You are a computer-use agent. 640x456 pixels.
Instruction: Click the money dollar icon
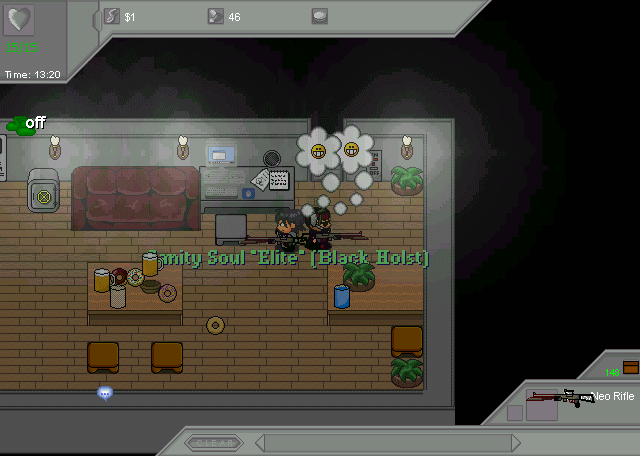(x=112, y=16)
